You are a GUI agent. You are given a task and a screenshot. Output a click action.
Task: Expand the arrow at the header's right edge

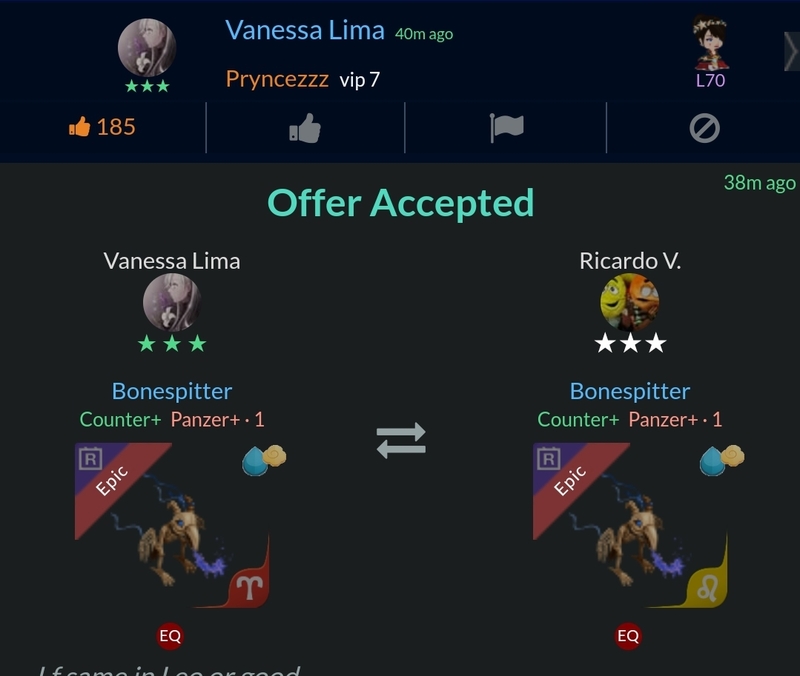coord(791,50)
